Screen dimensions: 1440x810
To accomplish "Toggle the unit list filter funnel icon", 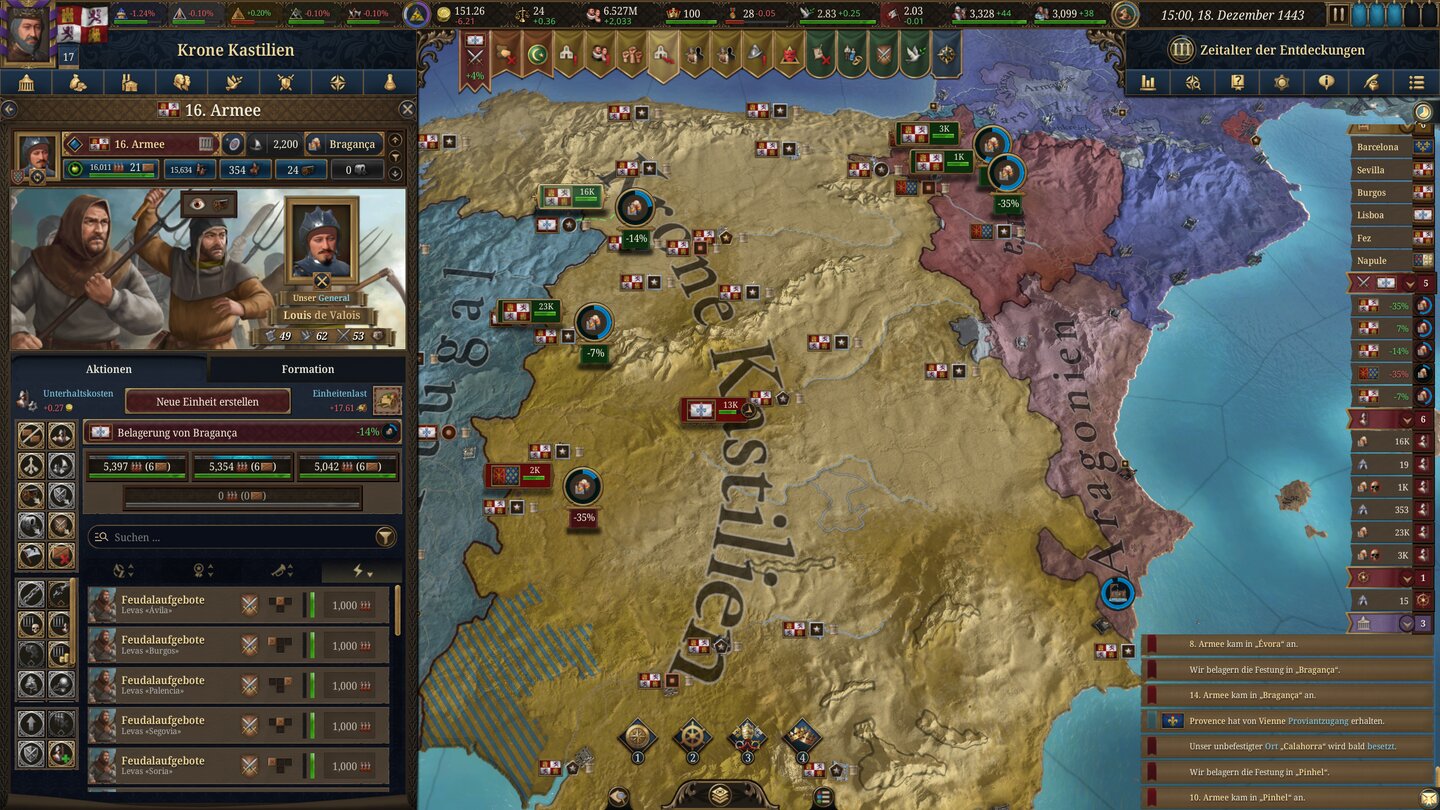I will click(x=386, y=536).
